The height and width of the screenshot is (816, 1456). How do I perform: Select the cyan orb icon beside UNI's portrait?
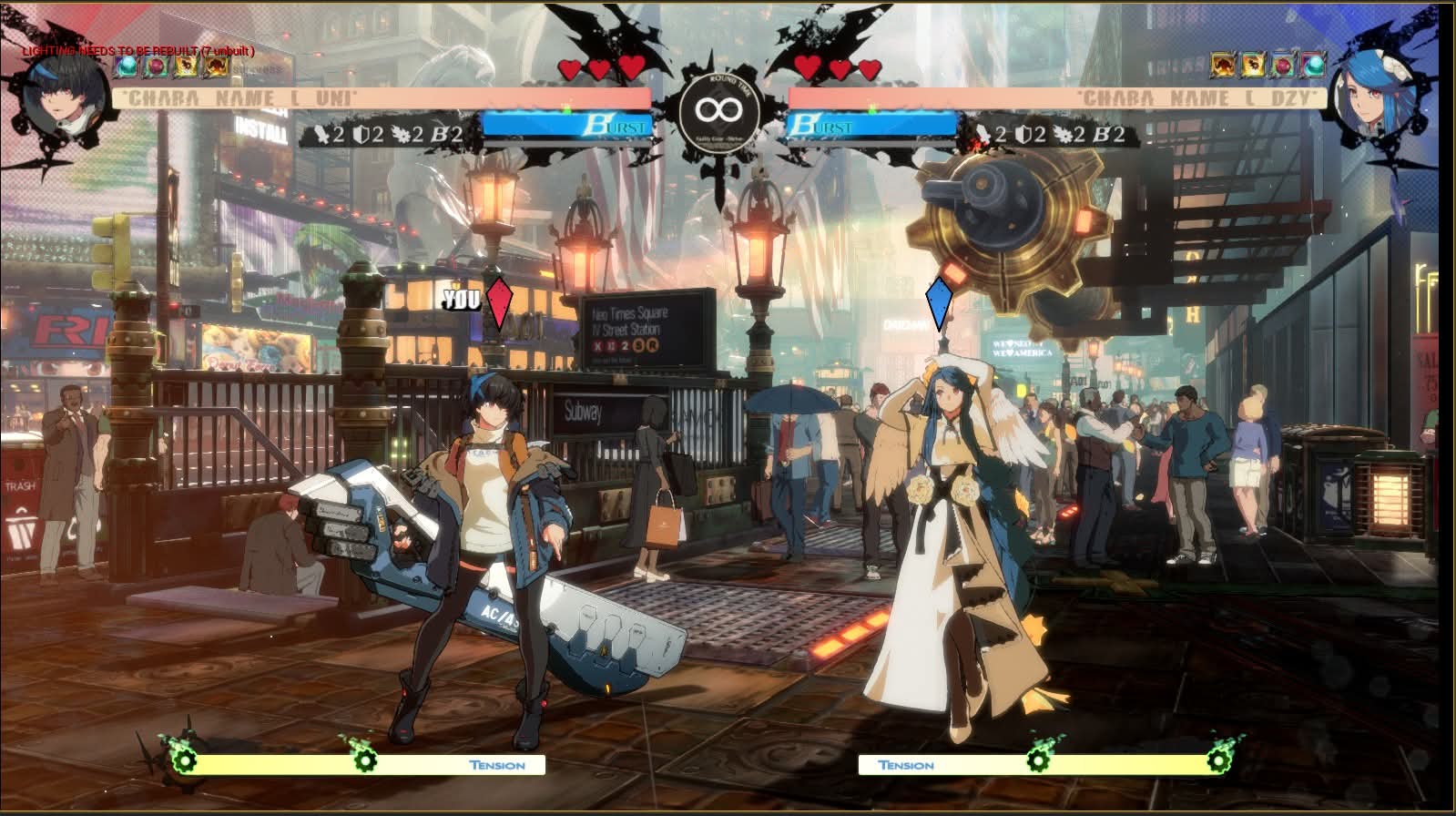pyautogui.click(x=127, y=65)
